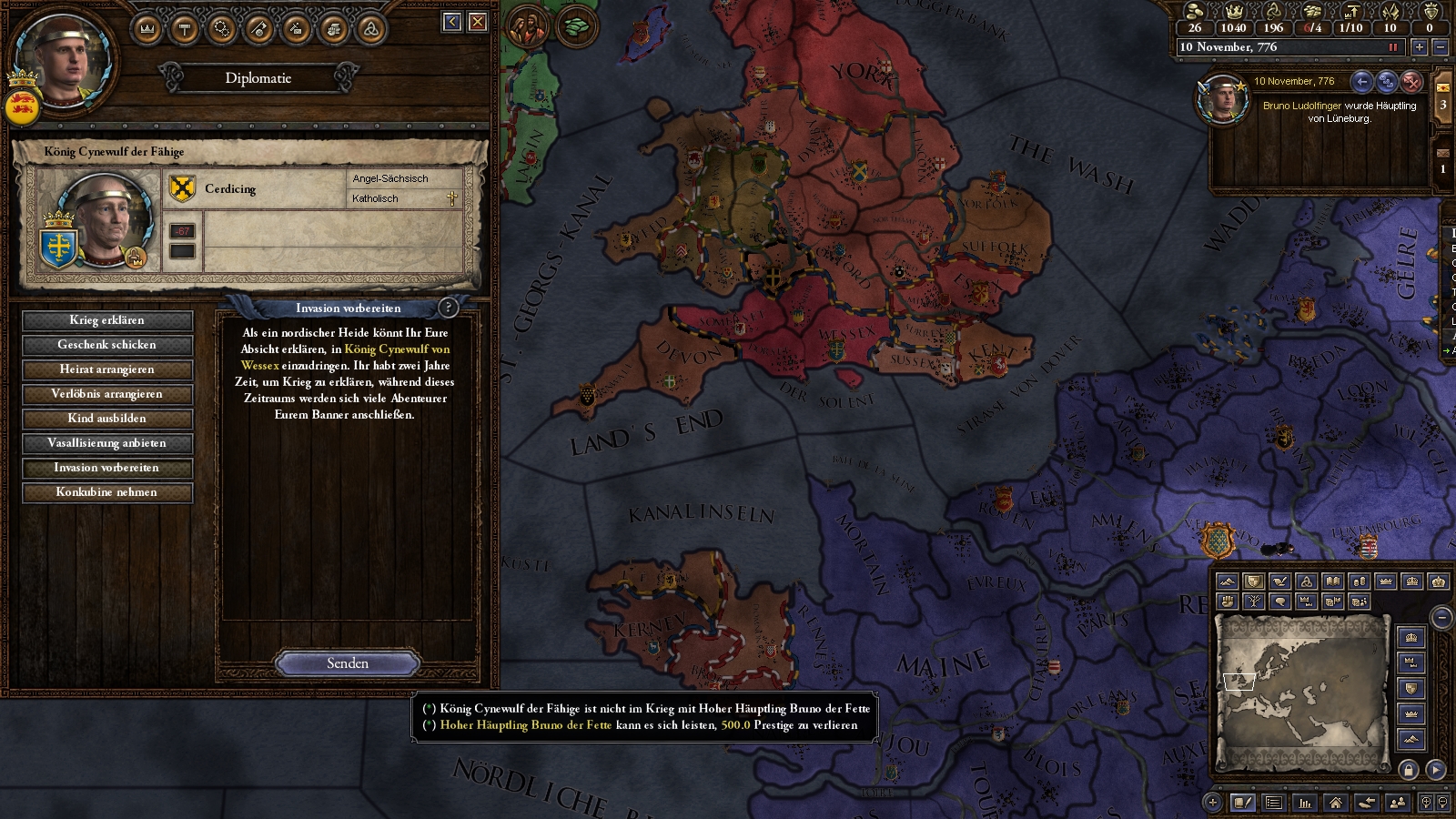Select "Geschenk schicken" from the action list
Viewport: 1456px width, 819px height.
[x=107, y=345]
